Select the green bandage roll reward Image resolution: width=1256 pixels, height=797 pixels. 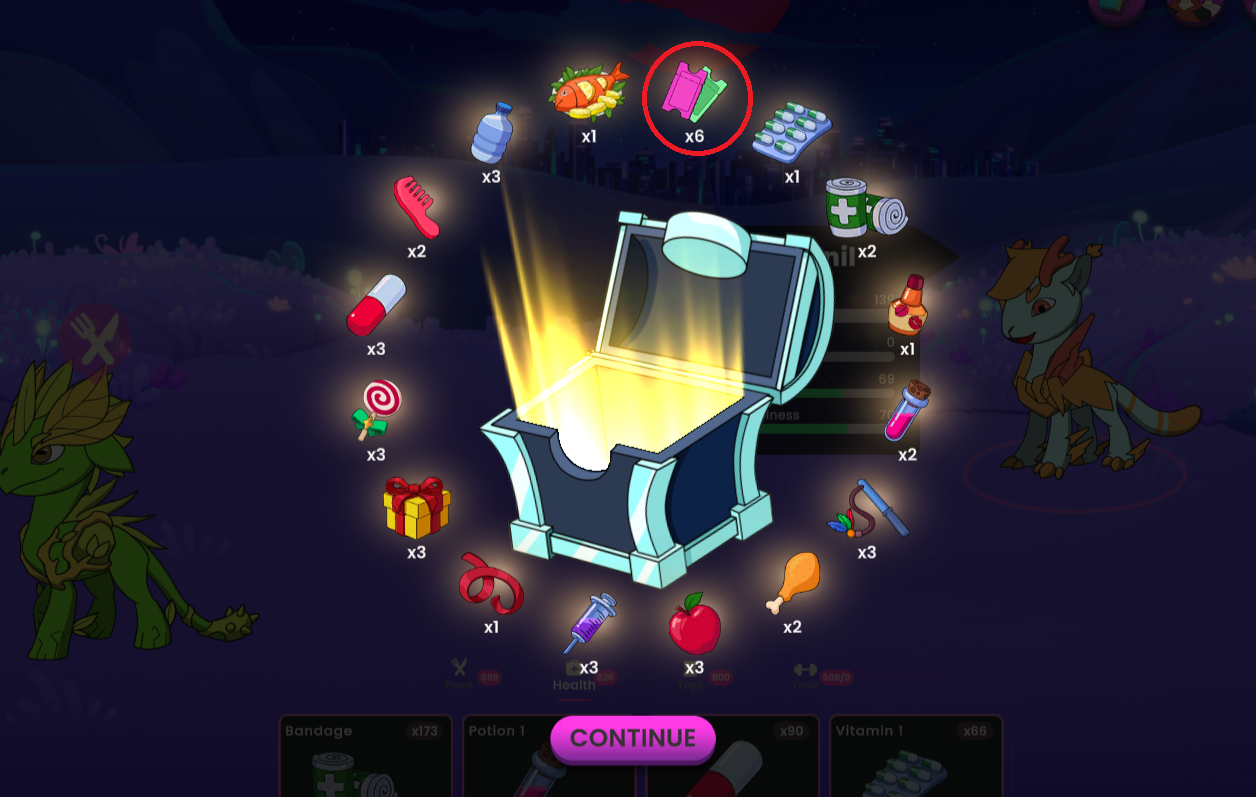tap(866, 208)
